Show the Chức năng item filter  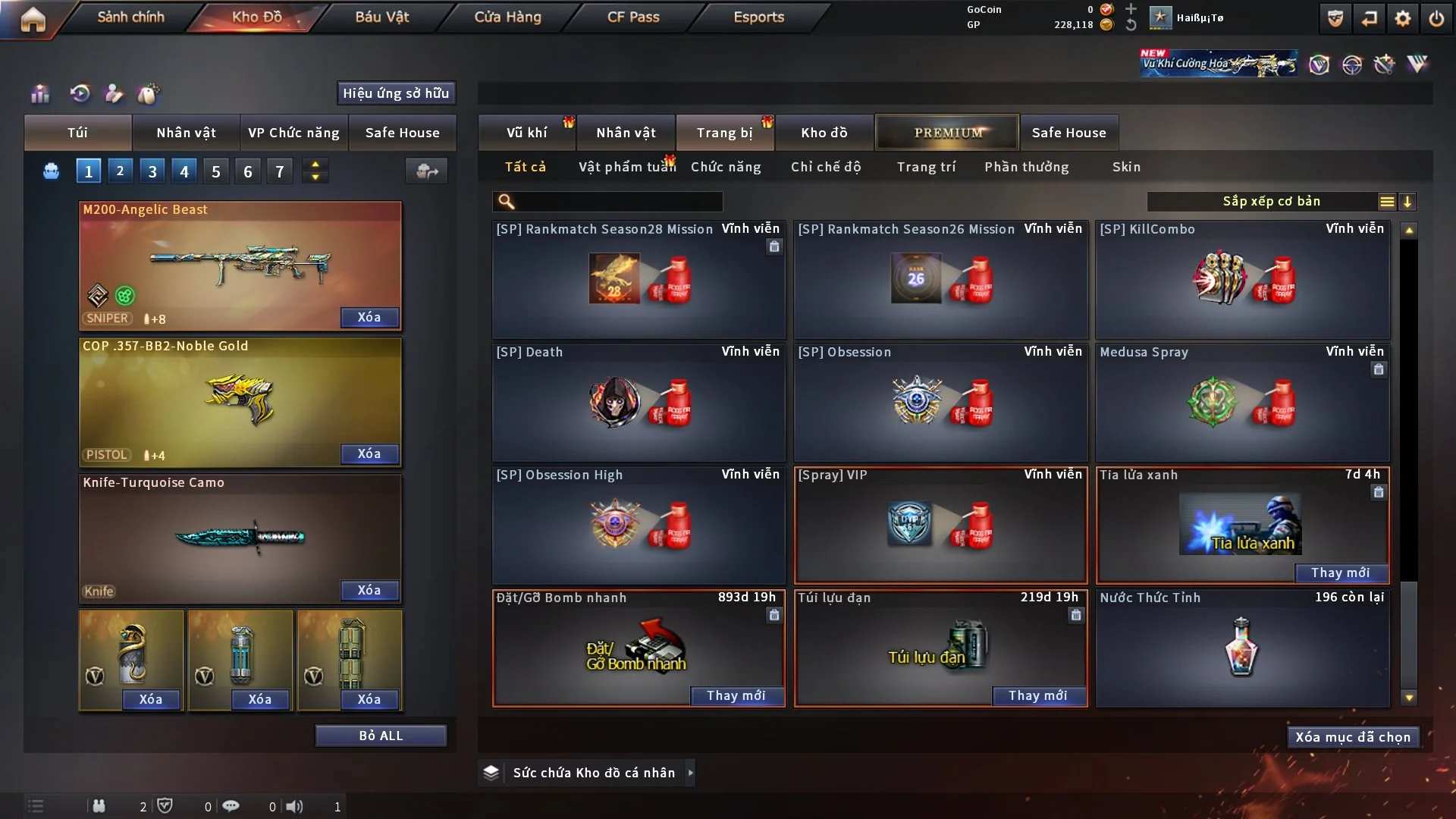tap(726, 167)
